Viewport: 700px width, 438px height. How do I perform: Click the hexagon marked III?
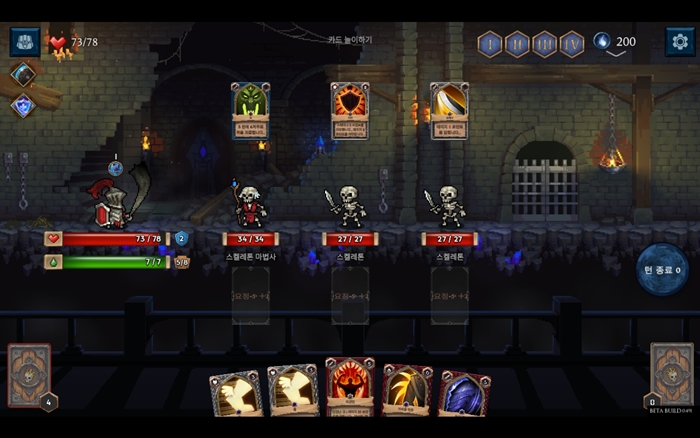point(545,43)
